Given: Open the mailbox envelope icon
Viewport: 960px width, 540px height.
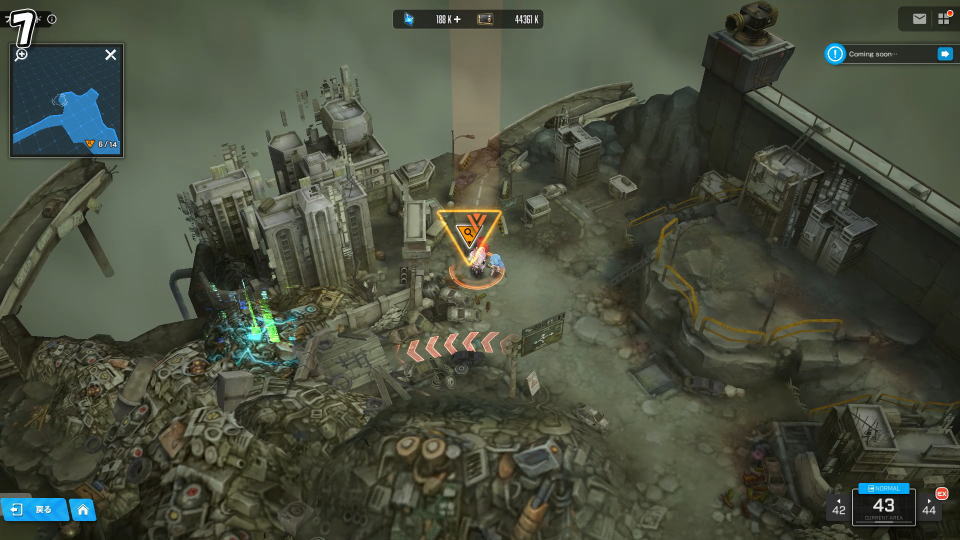Looking at the screenshot, I should pyautogui.click(x=919, y=18).
